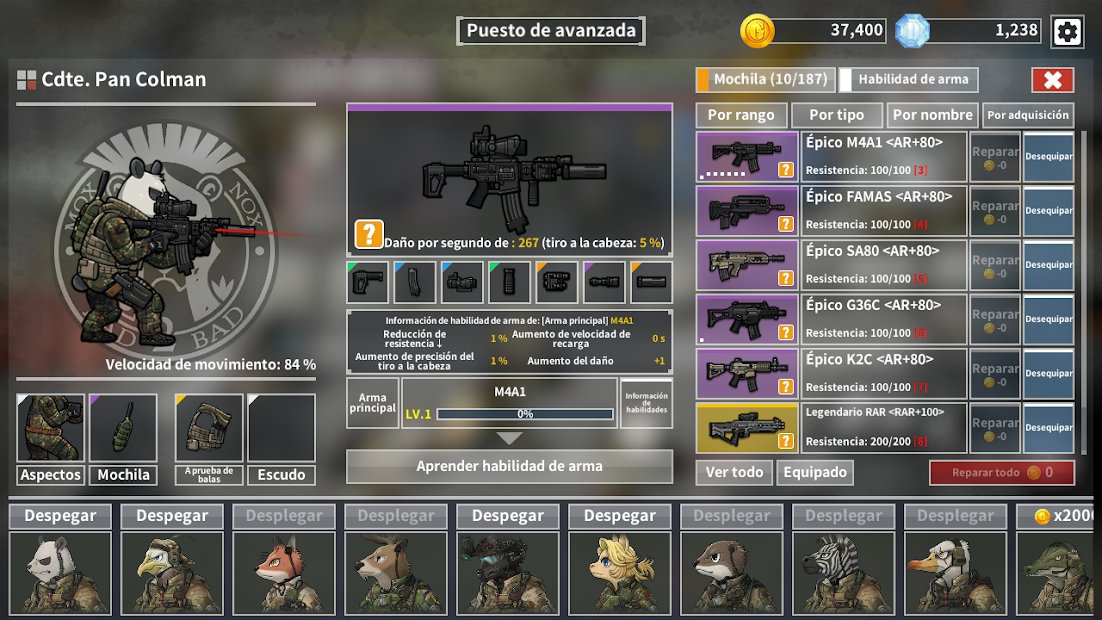
Task: Switch to Habilidad de arma tab
Action: [909, 80]
